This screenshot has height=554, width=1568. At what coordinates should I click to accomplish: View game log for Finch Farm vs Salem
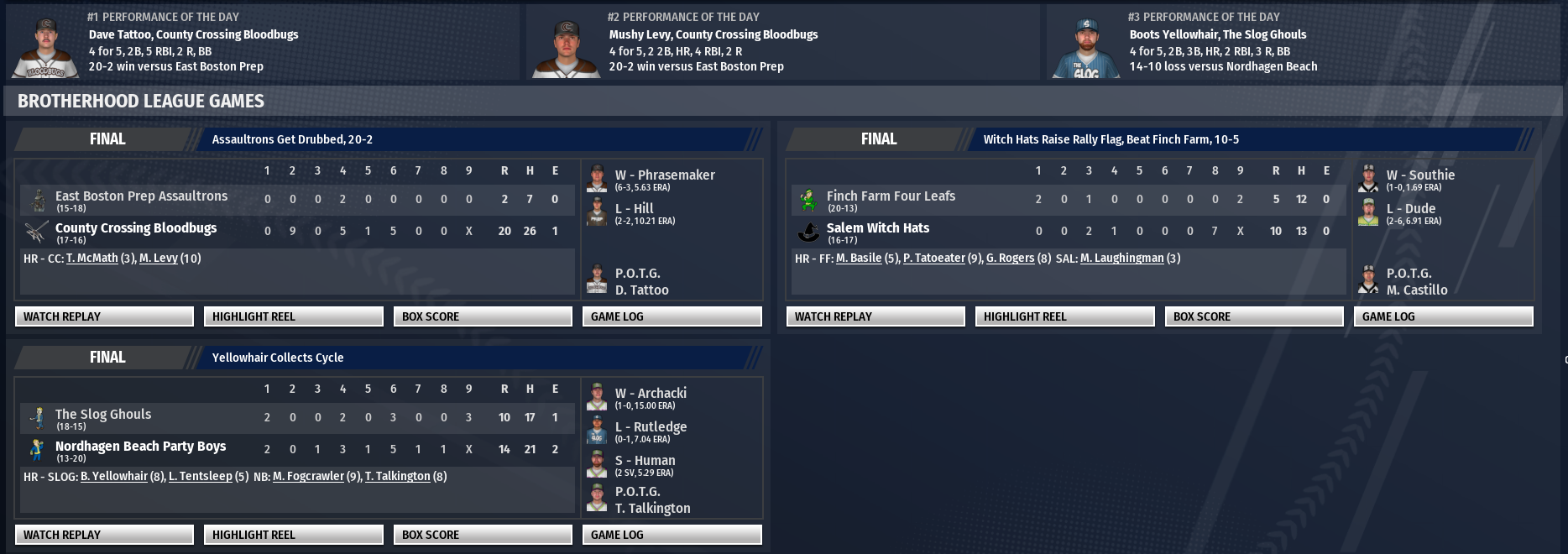(1443, 316)
